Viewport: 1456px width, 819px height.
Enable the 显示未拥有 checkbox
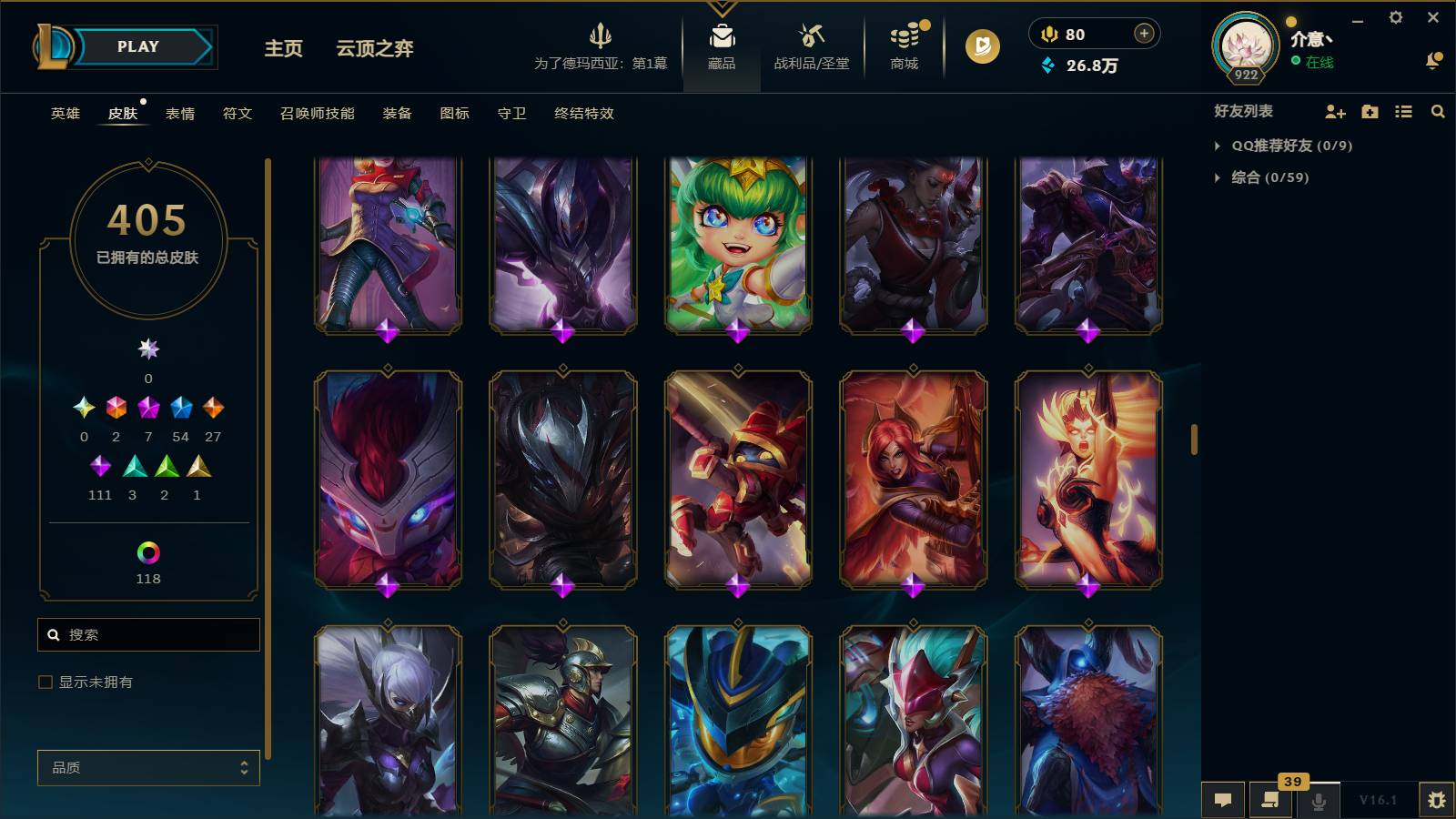(43, 681)
